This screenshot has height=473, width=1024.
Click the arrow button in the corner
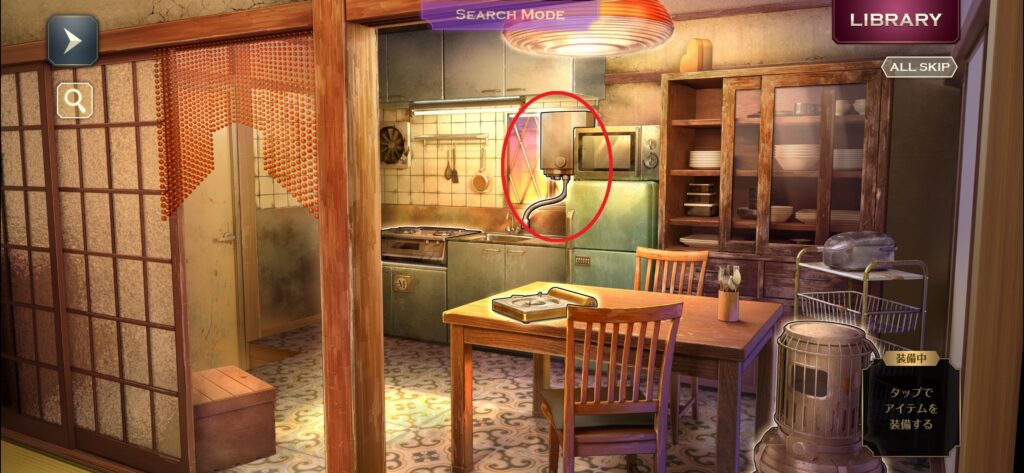pyautogui.click(x=73, y=41)
